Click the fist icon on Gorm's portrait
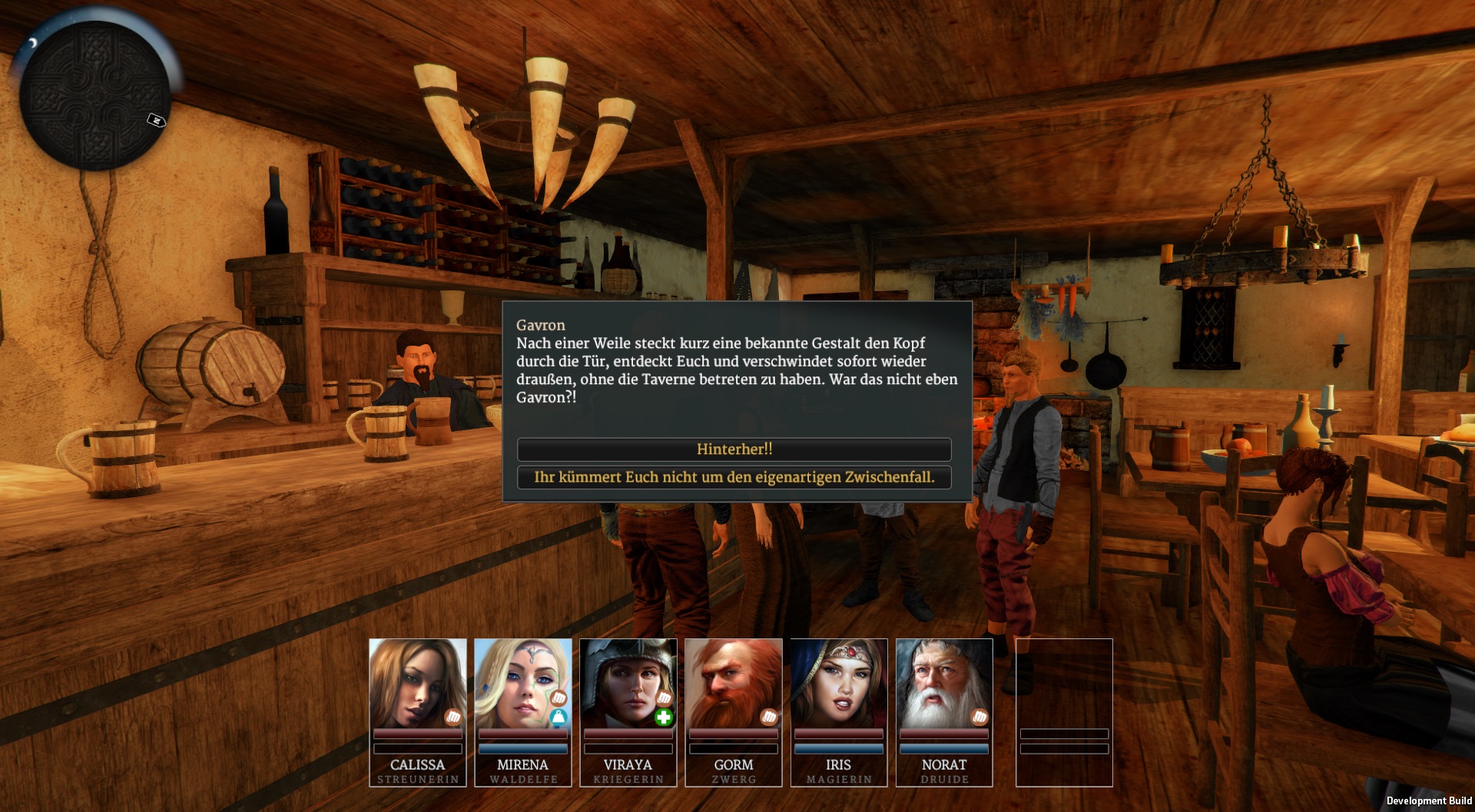This screenshot has height=812, width=1475. coord(769,718)
